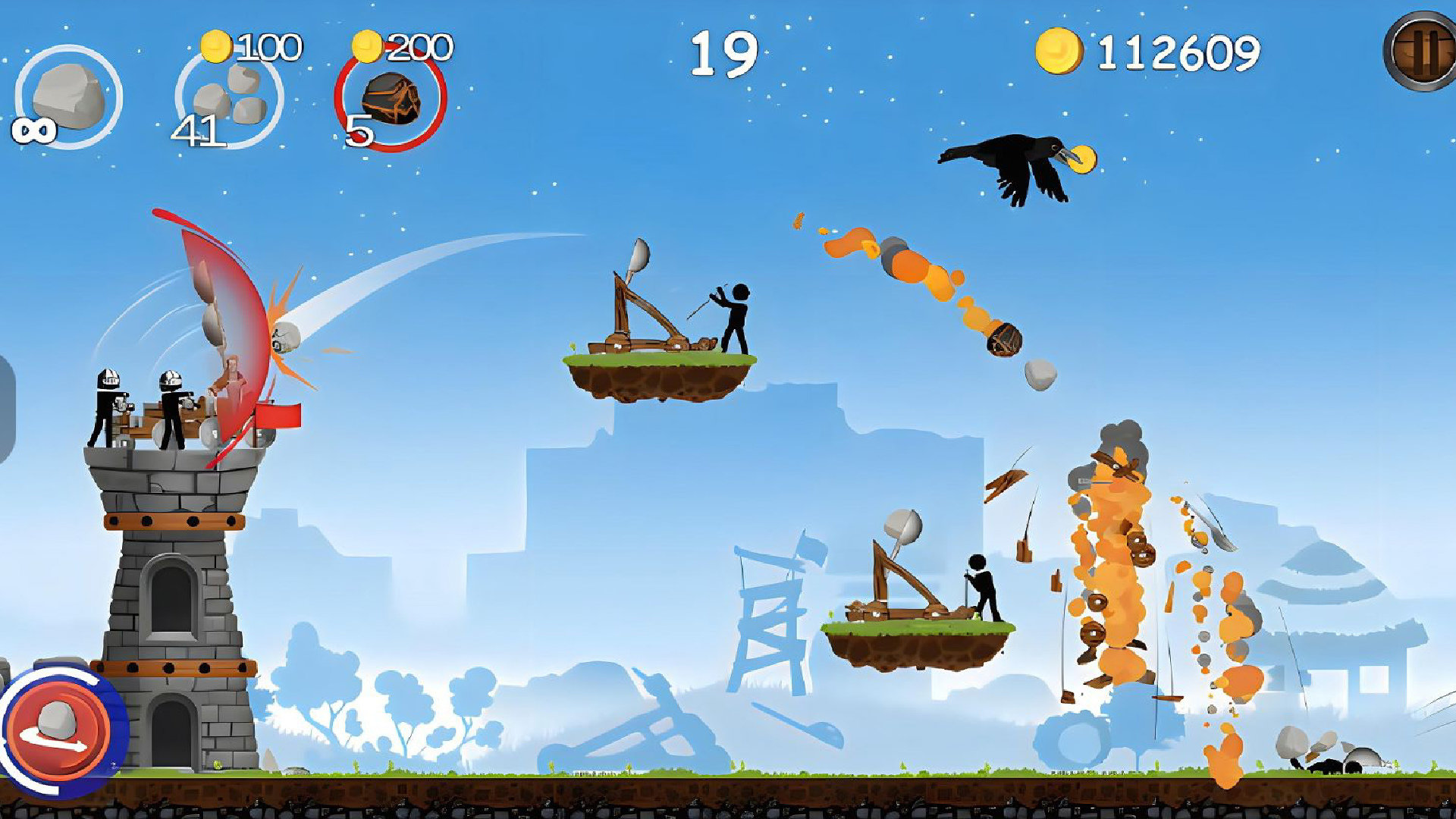
Task: Tap the red catapult fire button
Action: click(58, 730)
